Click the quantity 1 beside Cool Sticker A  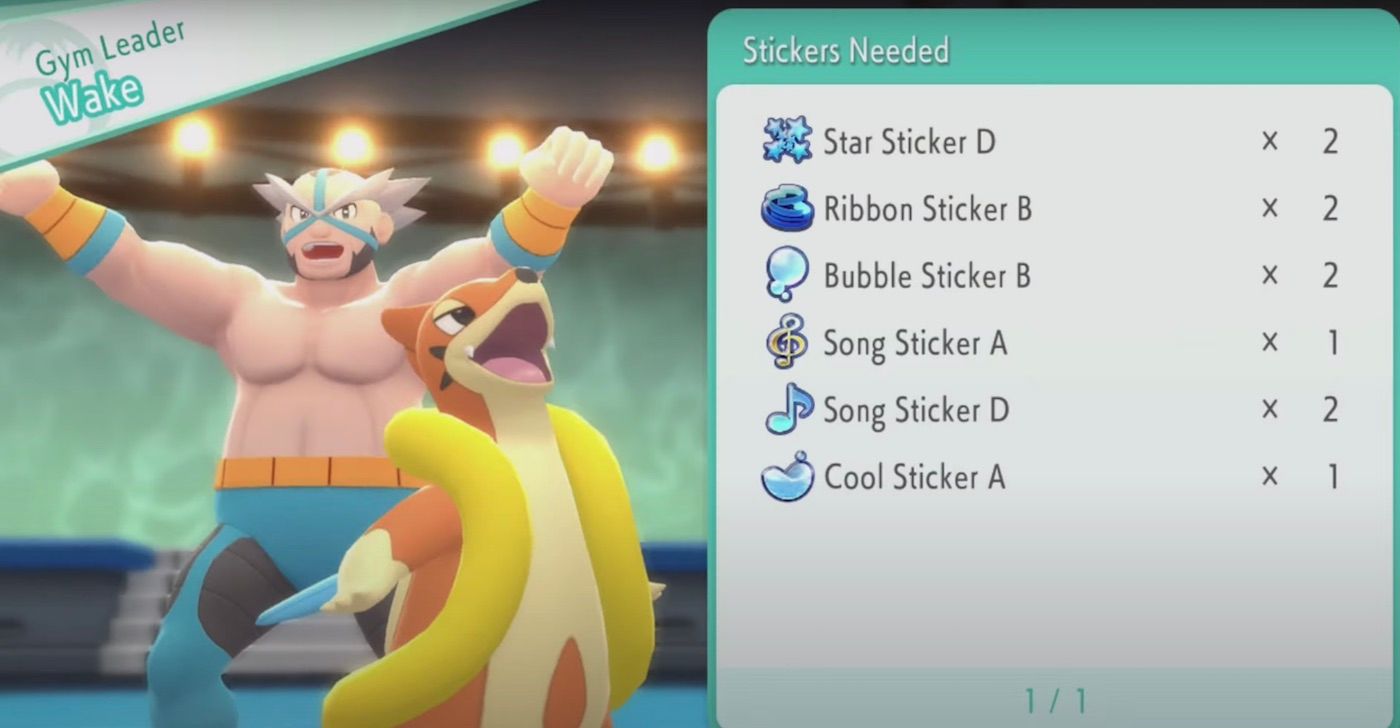click(x=1330, y=477)
